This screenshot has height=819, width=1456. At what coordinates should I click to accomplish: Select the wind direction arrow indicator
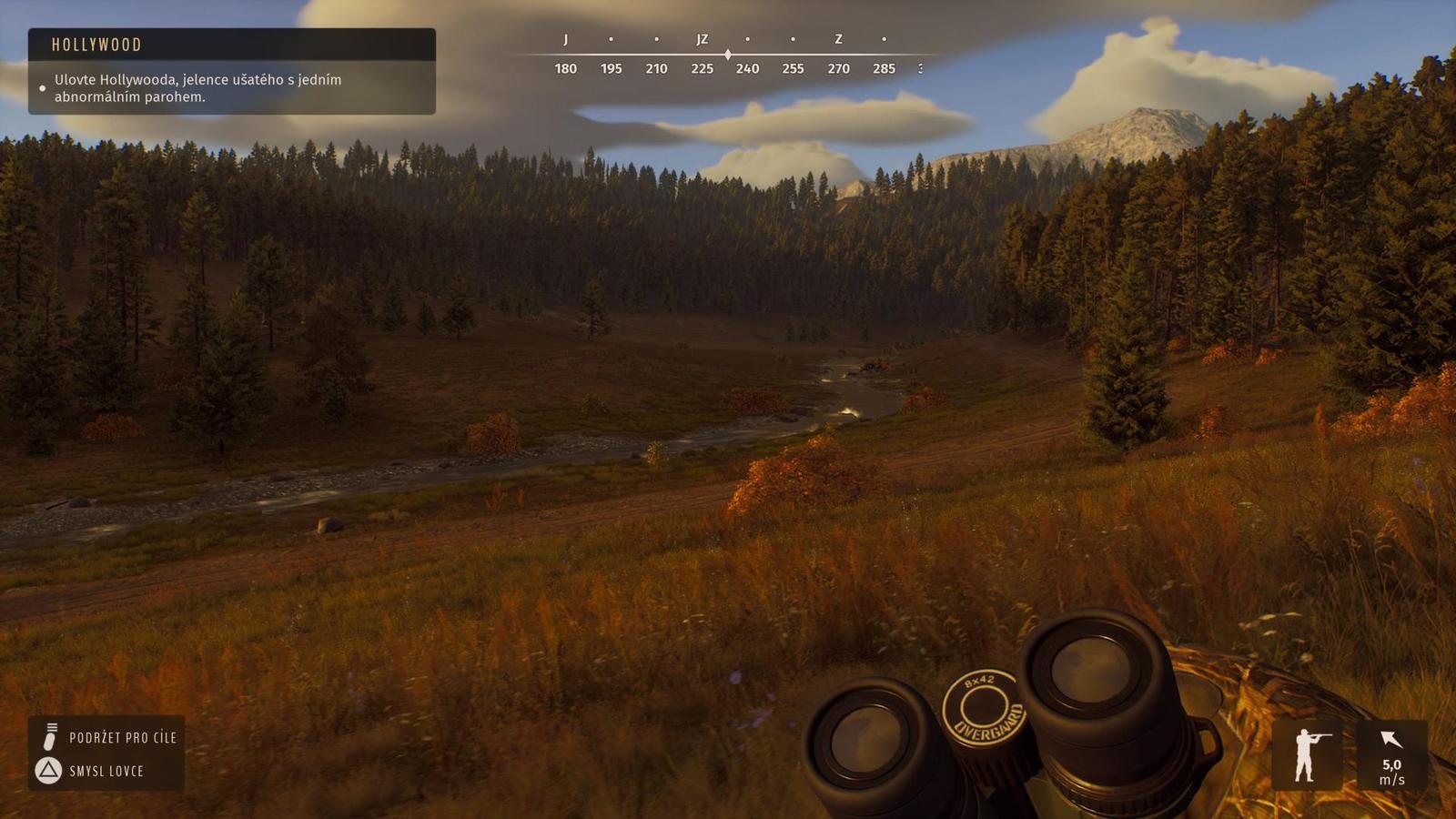(x=1391, y=740)
